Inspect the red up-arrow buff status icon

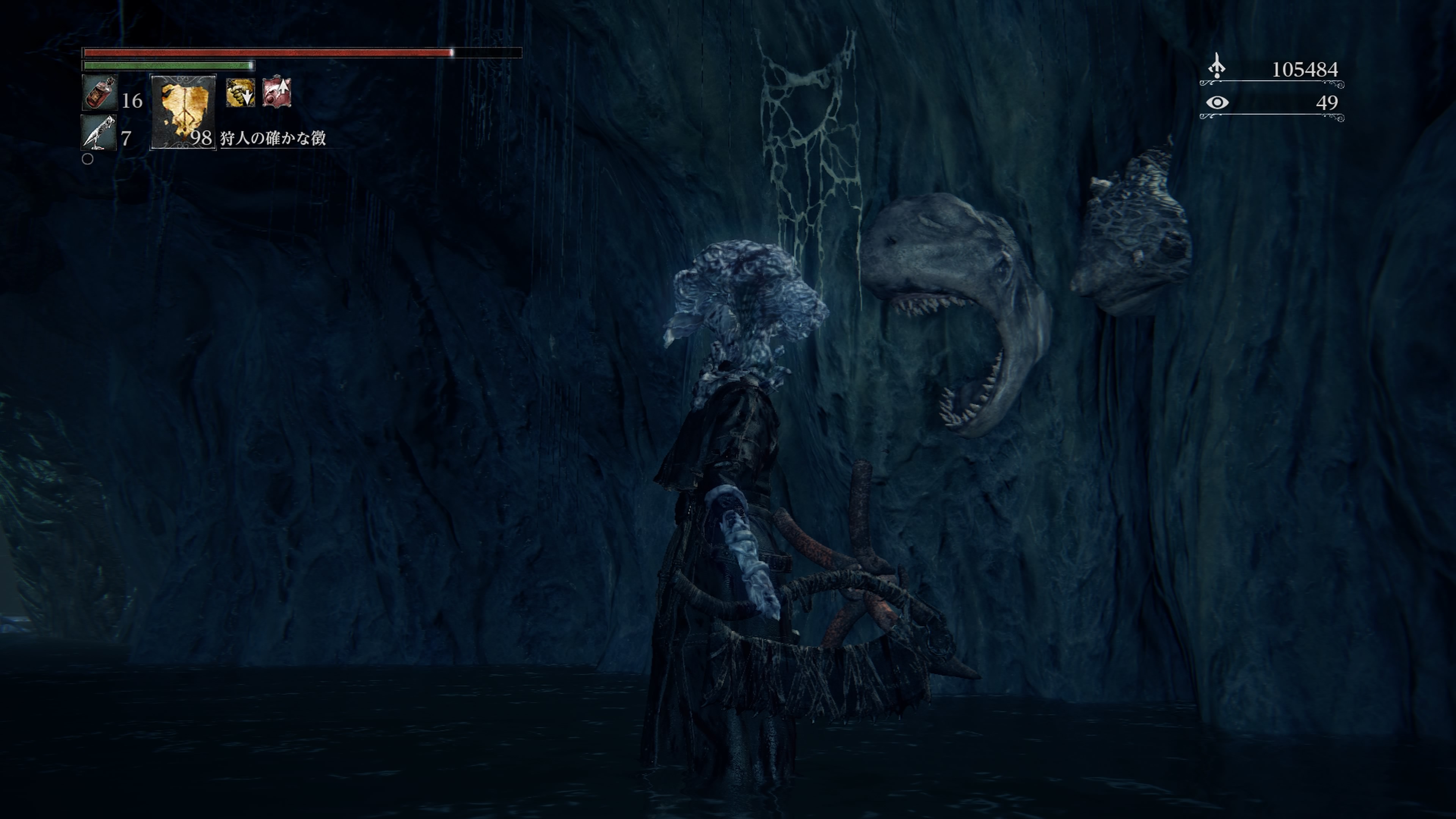tap(277, 92)
